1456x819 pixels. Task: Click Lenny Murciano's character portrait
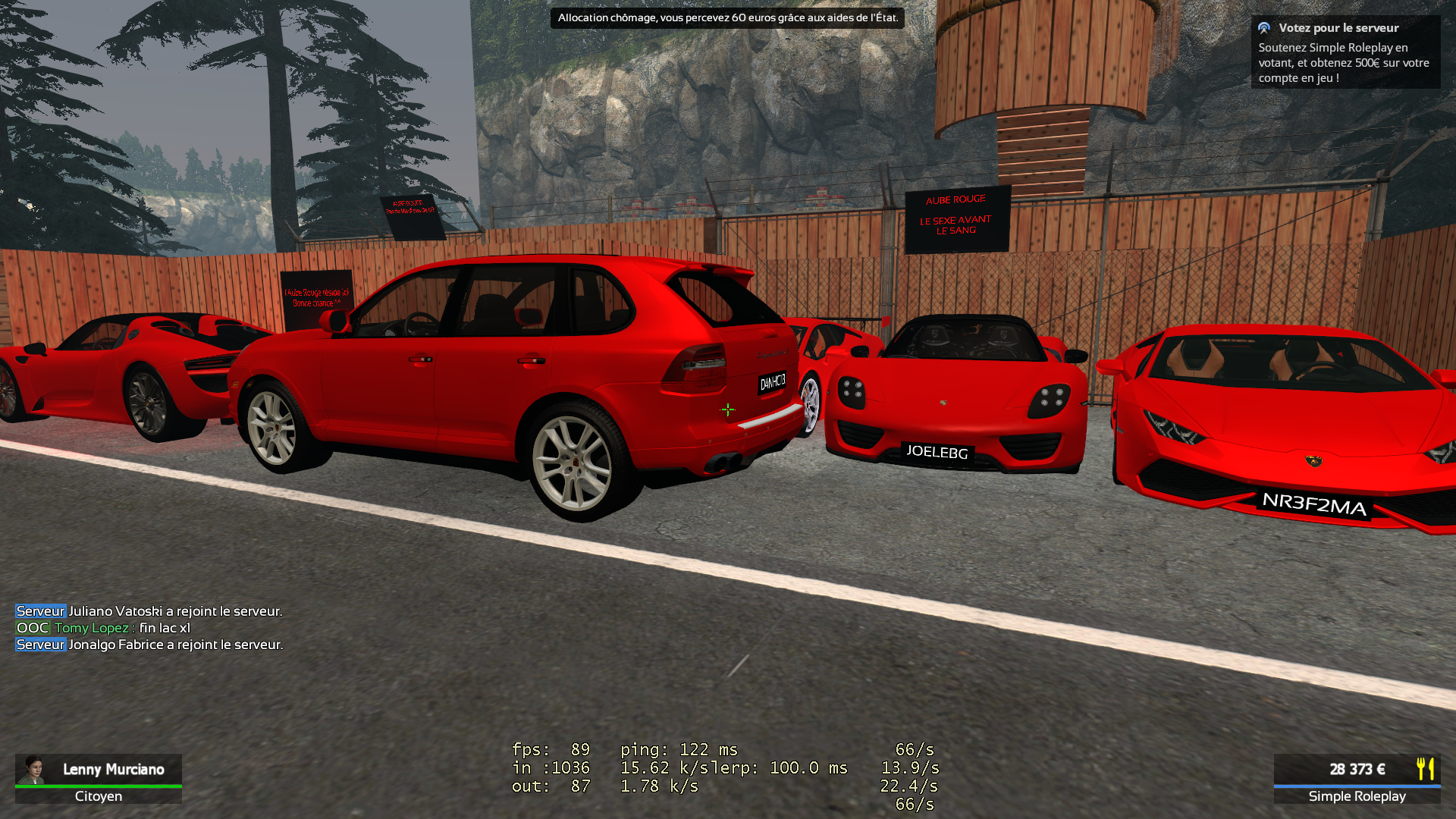click(x=33, y=769)
